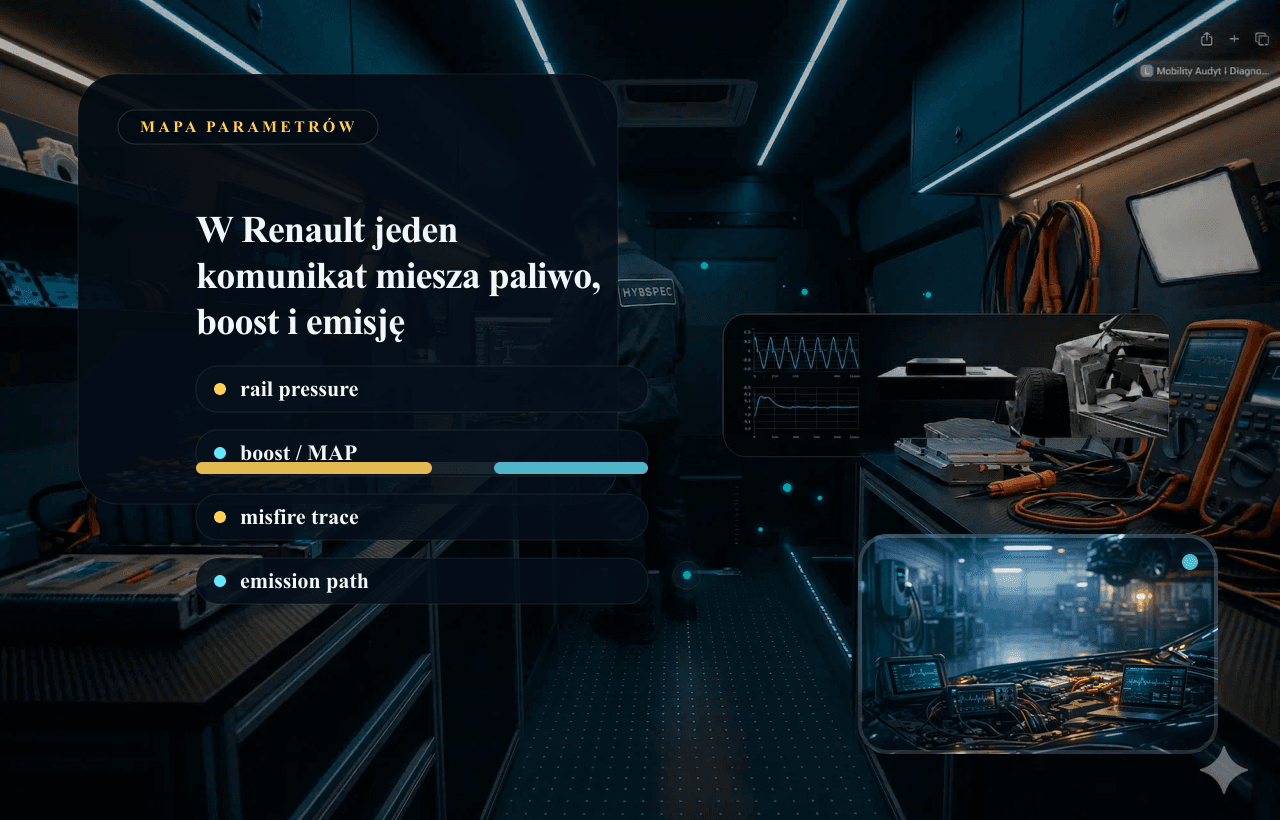This screenshot has width=1280, height=820.
Task: Click the teal bullet icon beside "emission path"
Action: (221, 581)
